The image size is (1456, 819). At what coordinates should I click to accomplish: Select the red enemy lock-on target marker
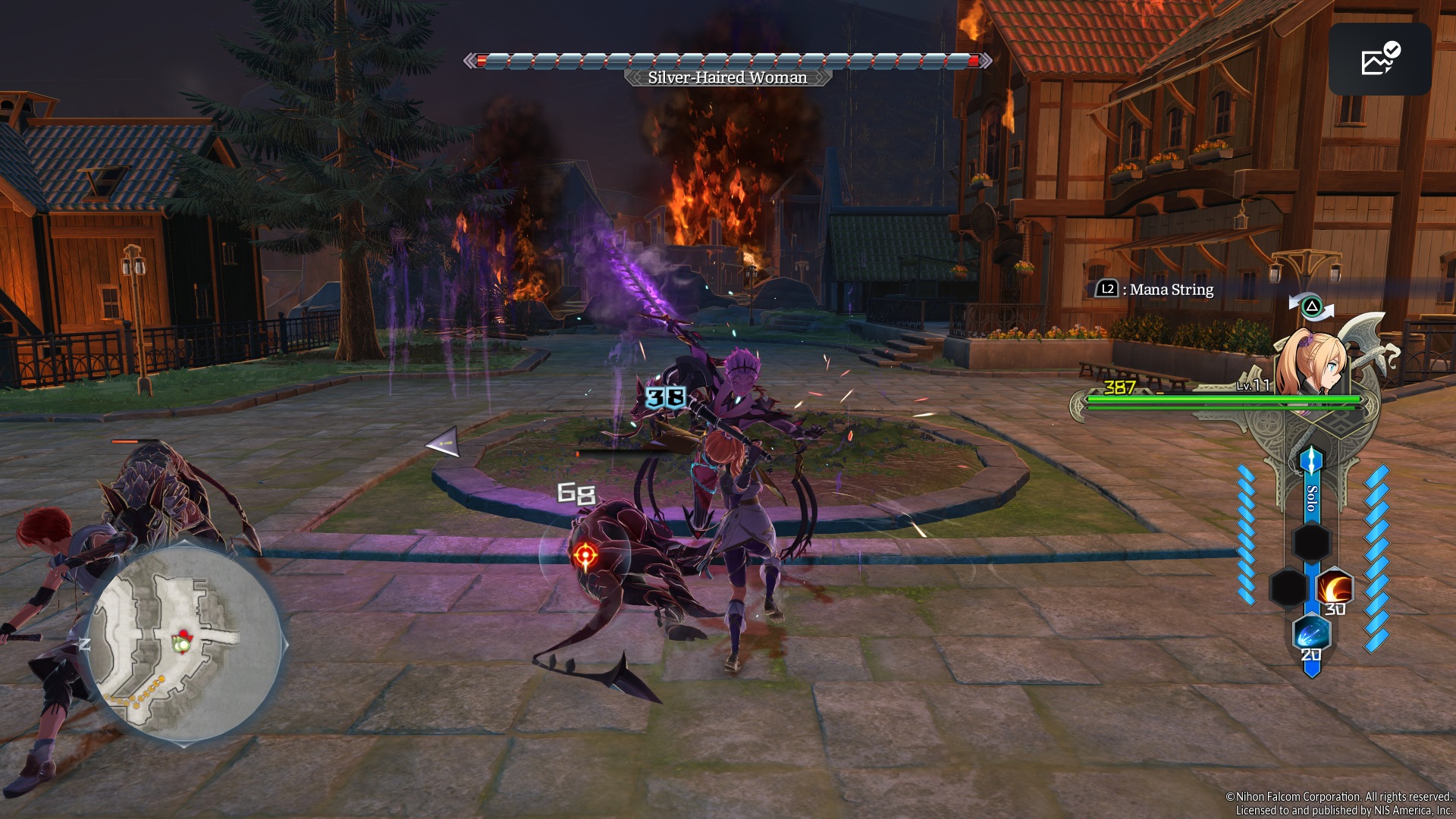point(585,557)
